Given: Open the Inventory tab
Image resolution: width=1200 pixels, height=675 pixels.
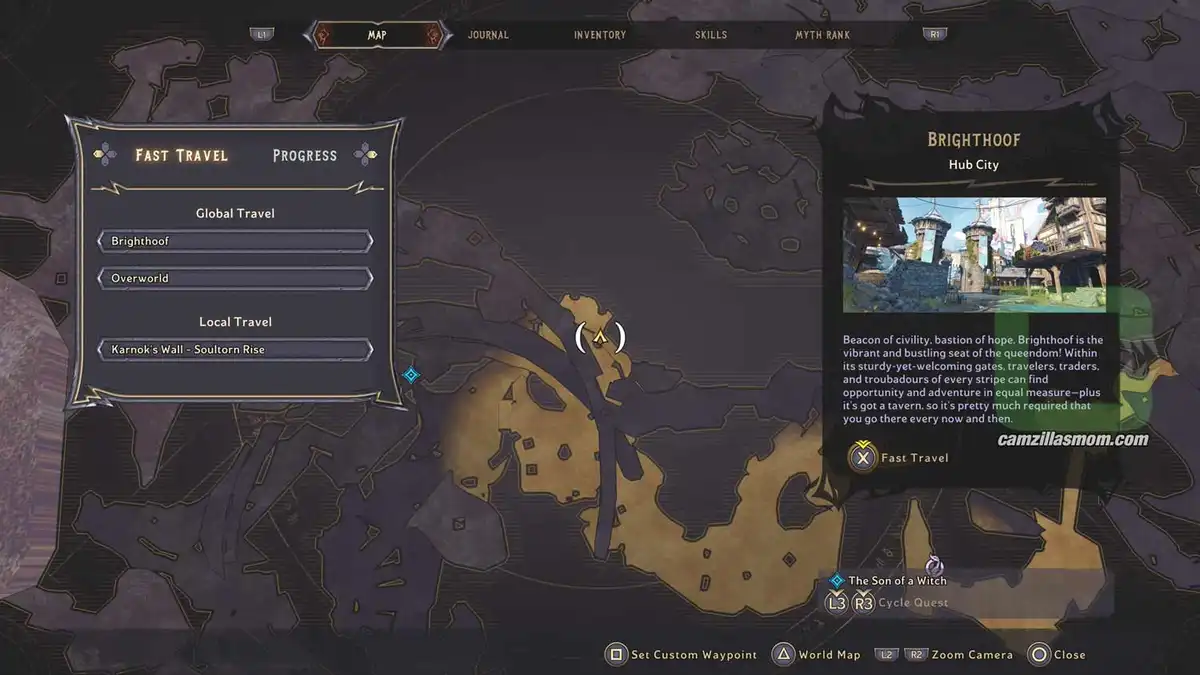Looking at the screenshot, I should click(x=599, y=35).
